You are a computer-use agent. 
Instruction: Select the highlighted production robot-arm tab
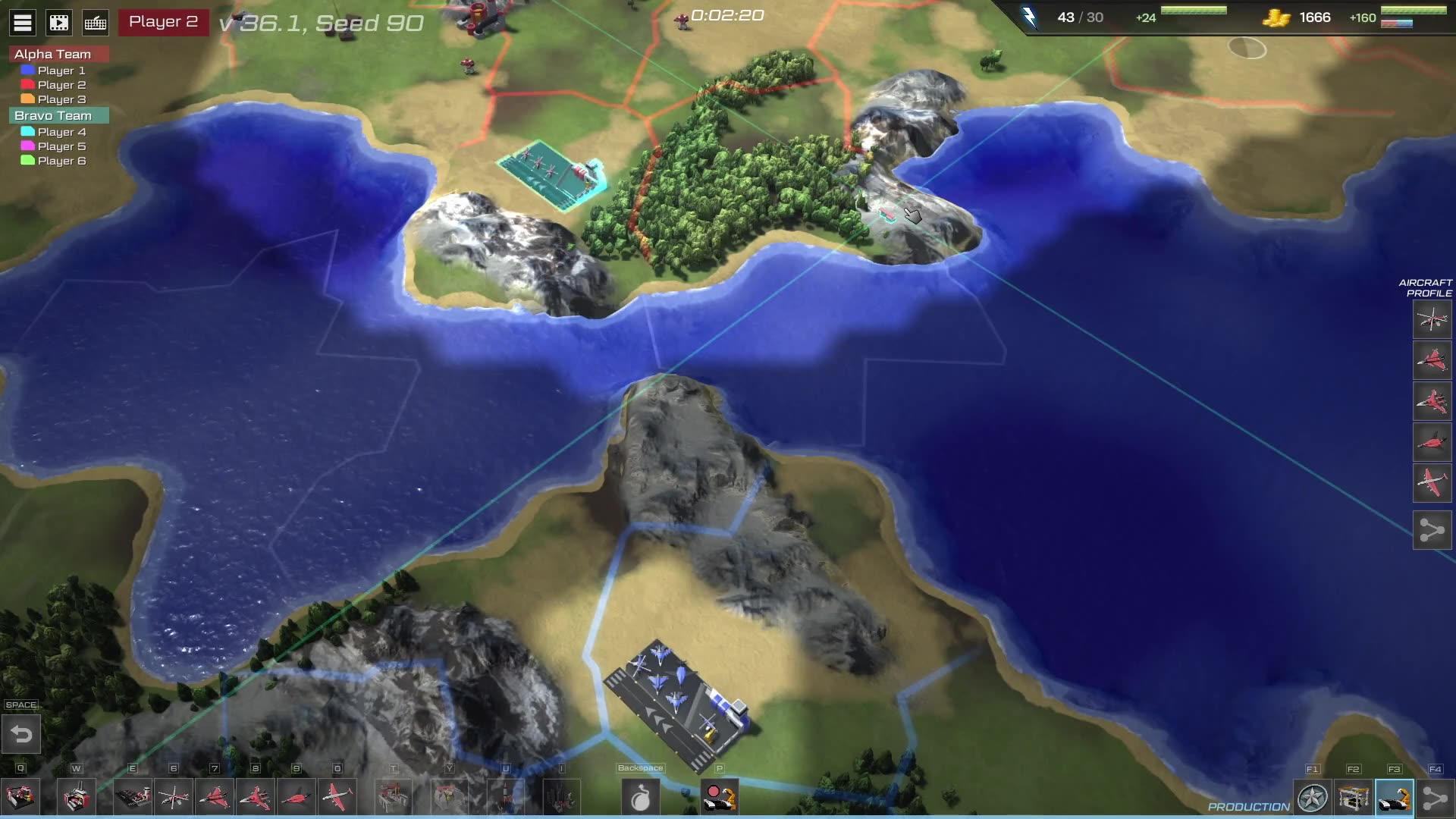pyautogui.click(x=1394, y=799)
